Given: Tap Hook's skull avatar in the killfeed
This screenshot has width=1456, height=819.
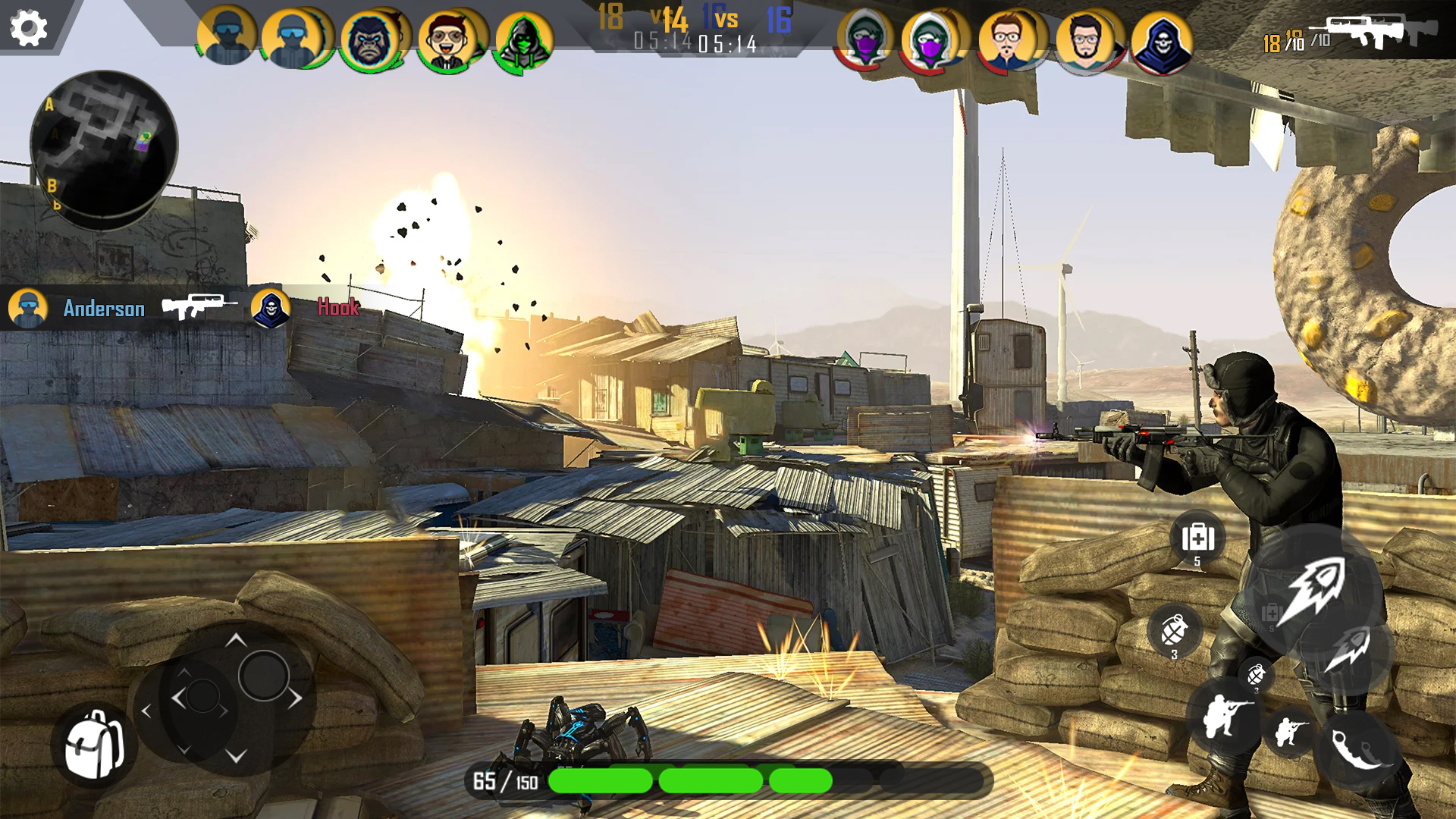Looking at the screenshot, I should [271, 309].
